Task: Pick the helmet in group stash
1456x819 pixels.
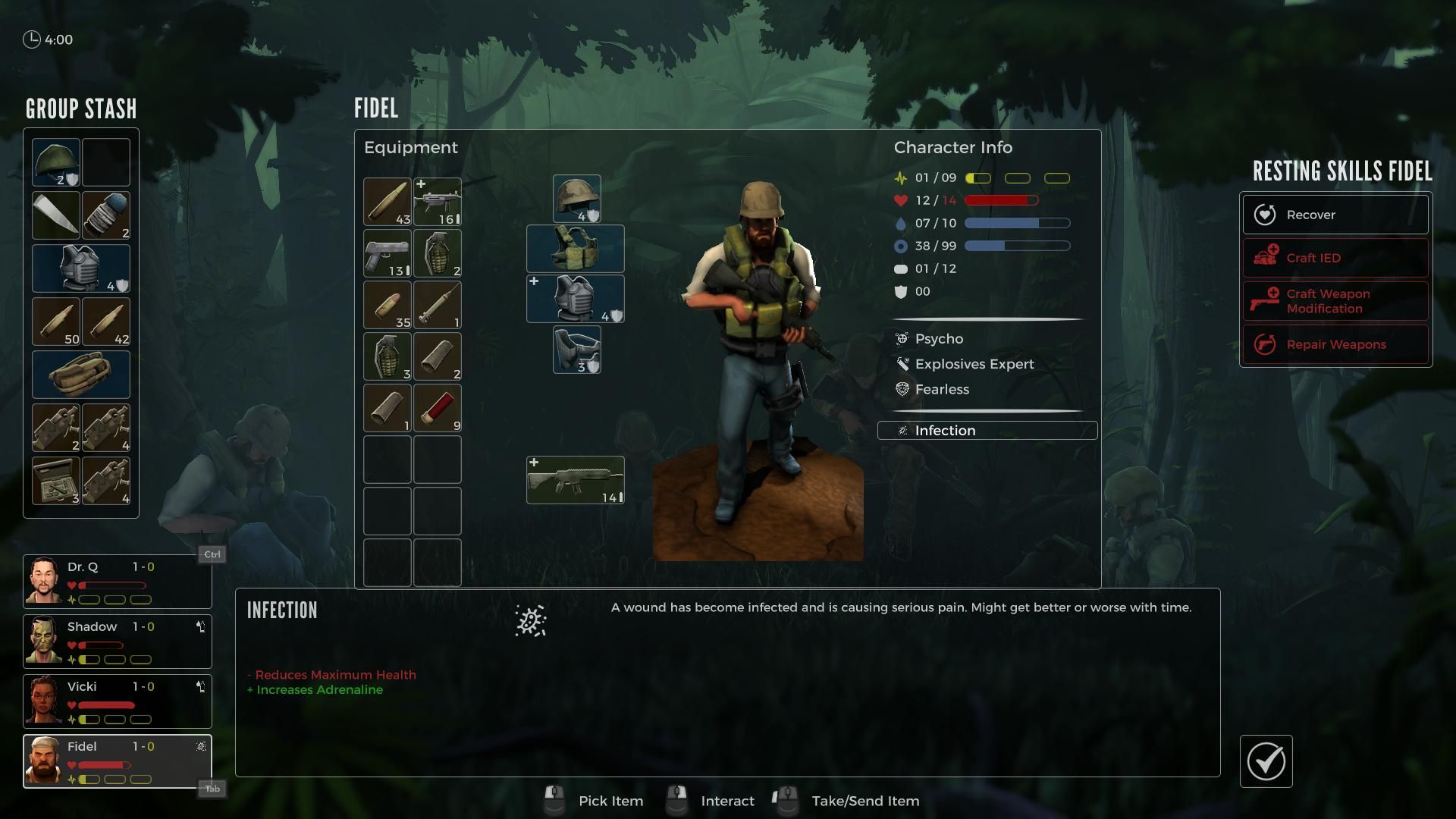Action: tap(56, 162)
